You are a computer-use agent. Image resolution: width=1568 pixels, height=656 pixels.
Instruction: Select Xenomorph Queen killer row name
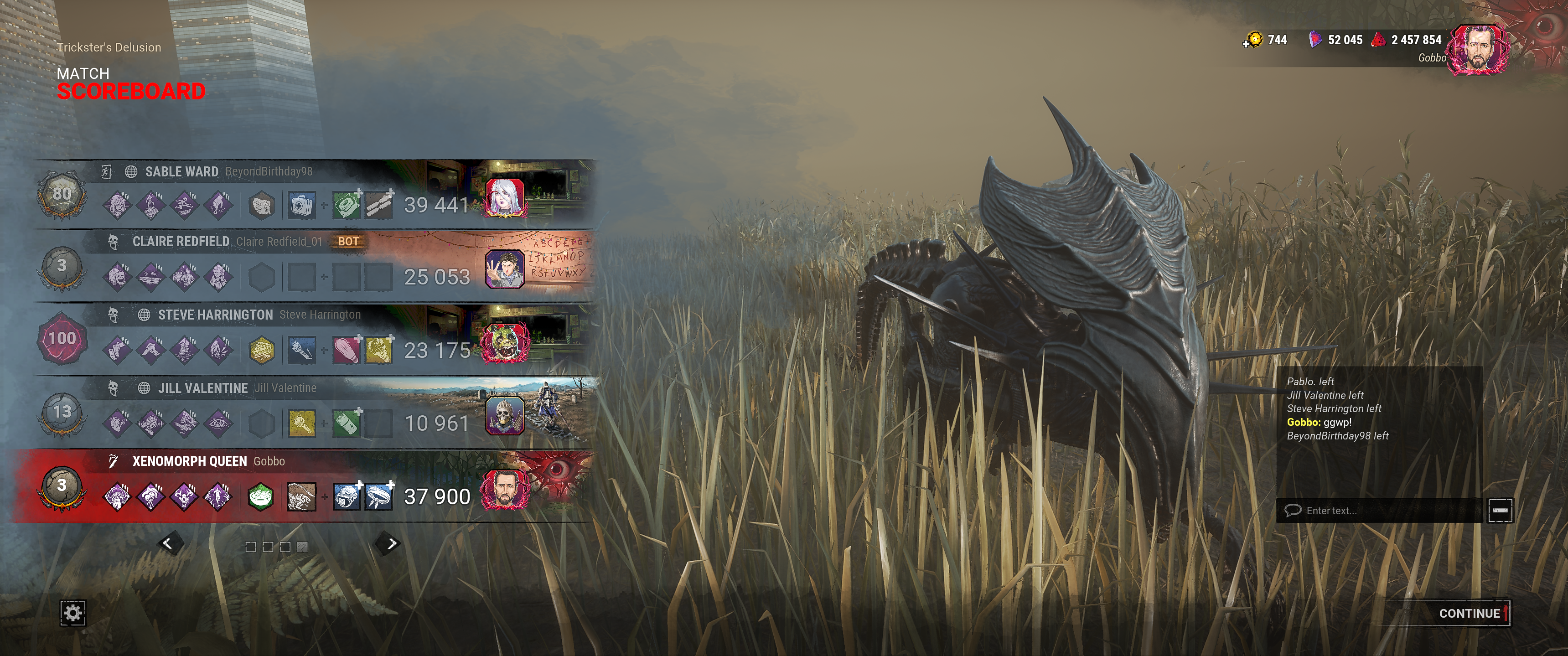click(189, 461)
